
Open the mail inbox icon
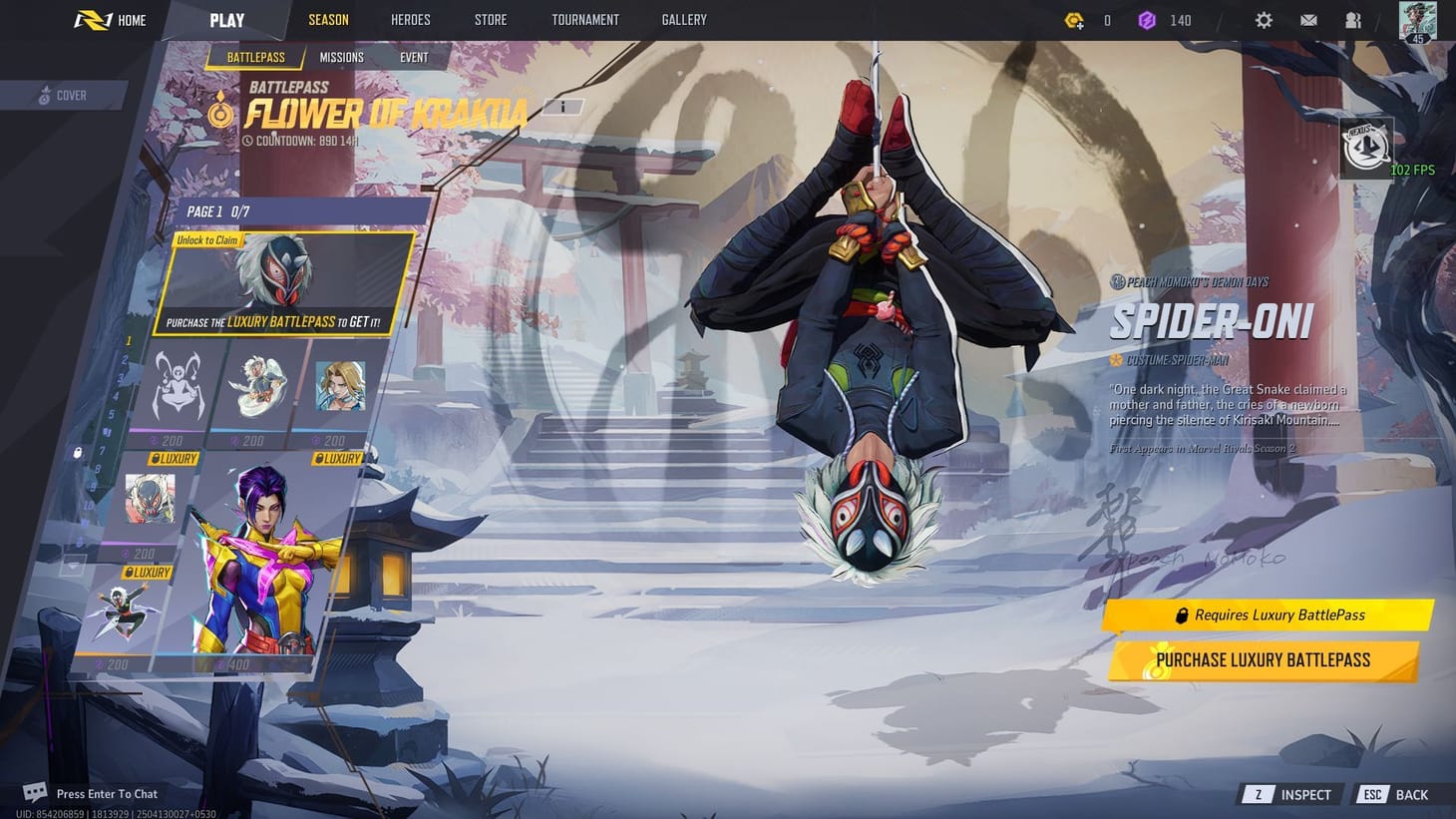(1308, 20)
